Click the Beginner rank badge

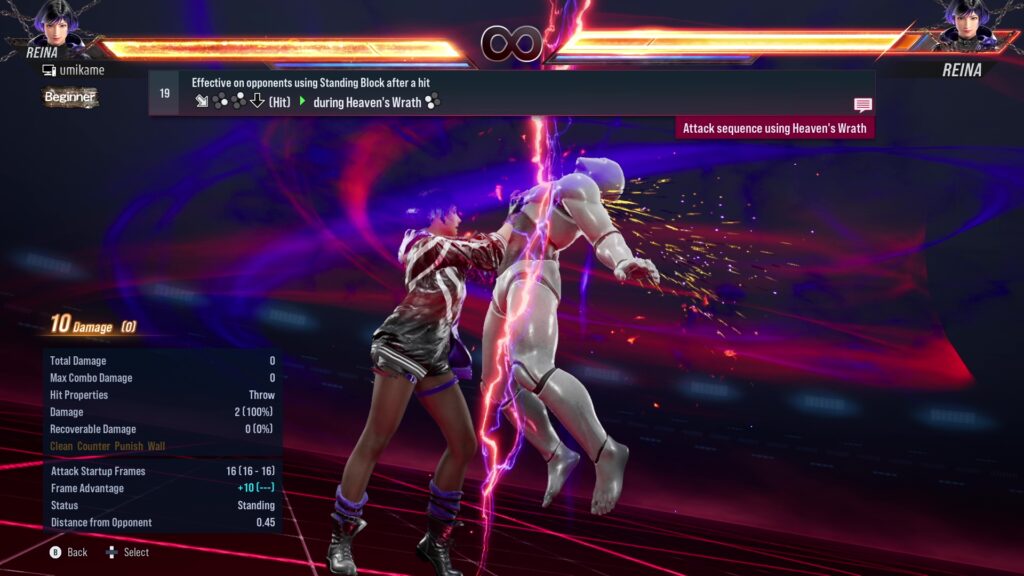70,97
